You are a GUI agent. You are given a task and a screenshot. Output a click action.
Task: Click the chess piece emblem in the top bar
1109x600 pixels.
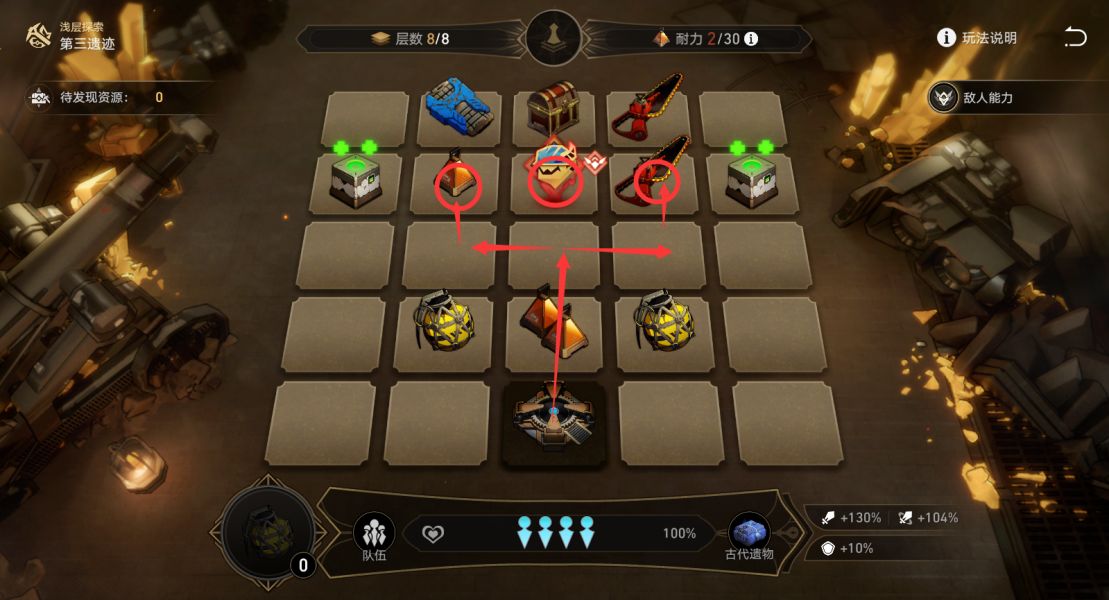pos(553,39)
